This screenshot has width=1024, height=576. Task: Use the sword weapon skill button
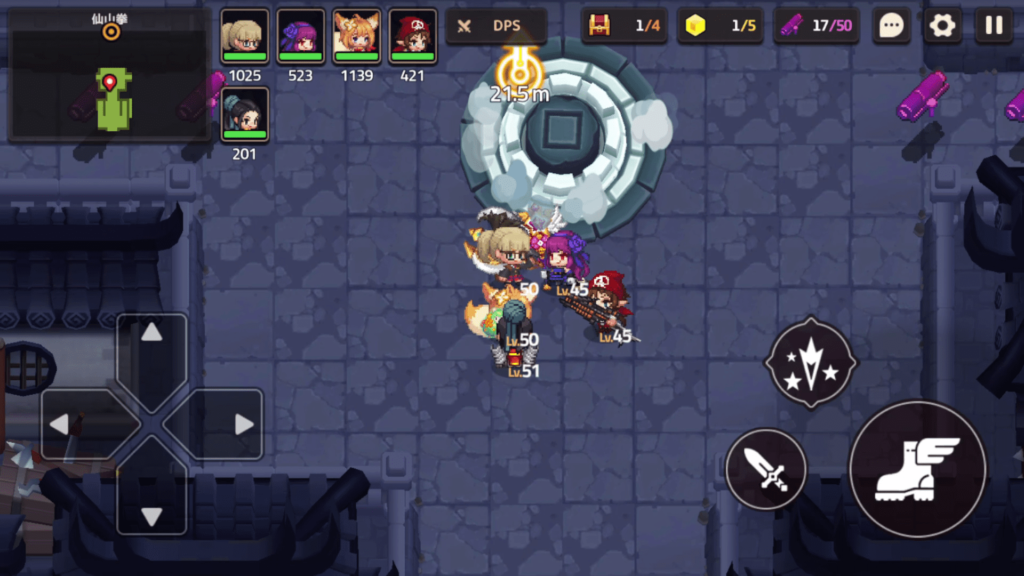pyautogui.click(x=766, y=468)
